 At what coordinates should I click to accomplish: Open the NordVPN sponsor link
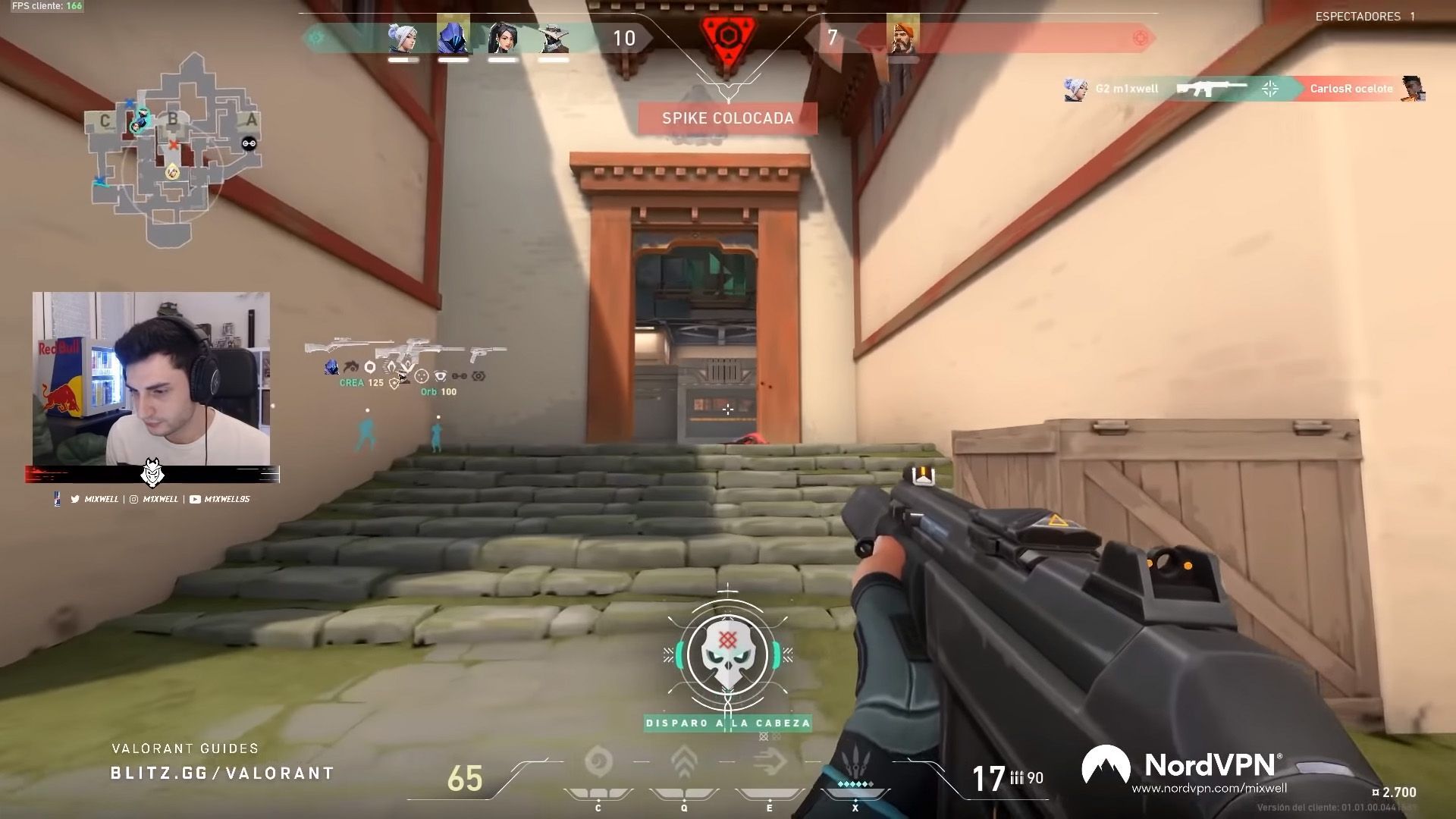click(x=1209, y=789)
